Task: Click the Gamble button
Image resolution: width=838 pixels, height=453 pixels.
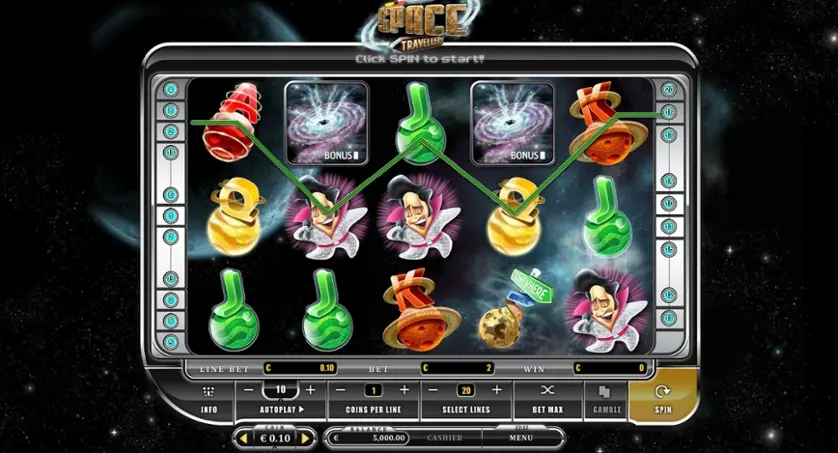Action: (604, 398)
